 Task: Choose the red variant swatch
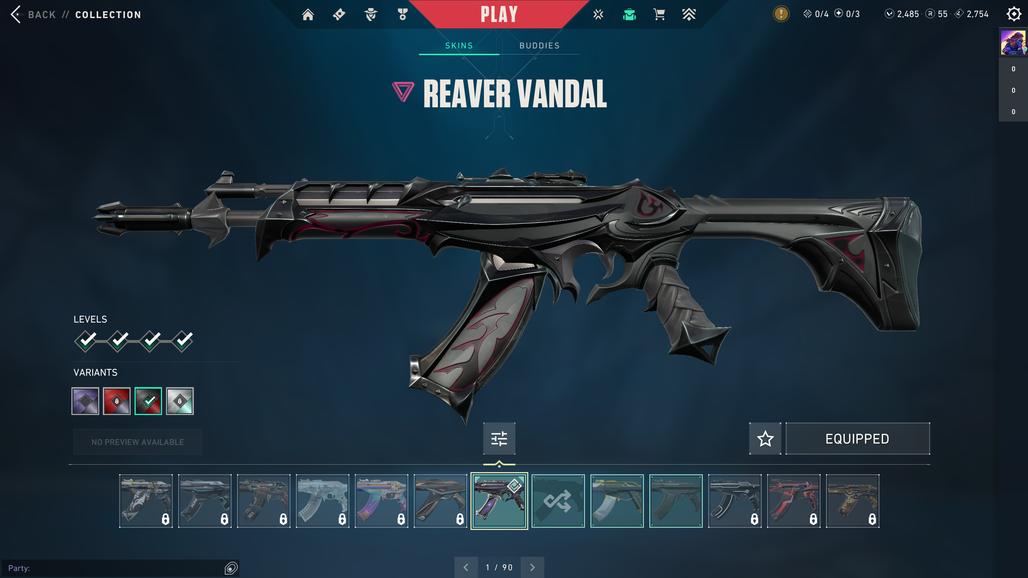point(117,401)
